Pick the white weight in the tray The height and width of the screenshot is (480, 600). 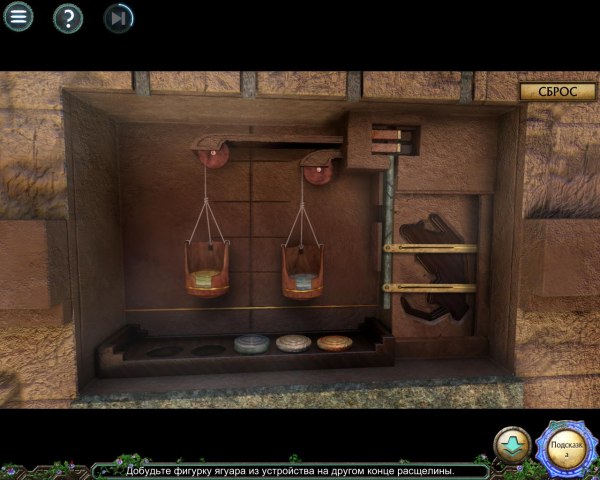click(x=293, y=343)
